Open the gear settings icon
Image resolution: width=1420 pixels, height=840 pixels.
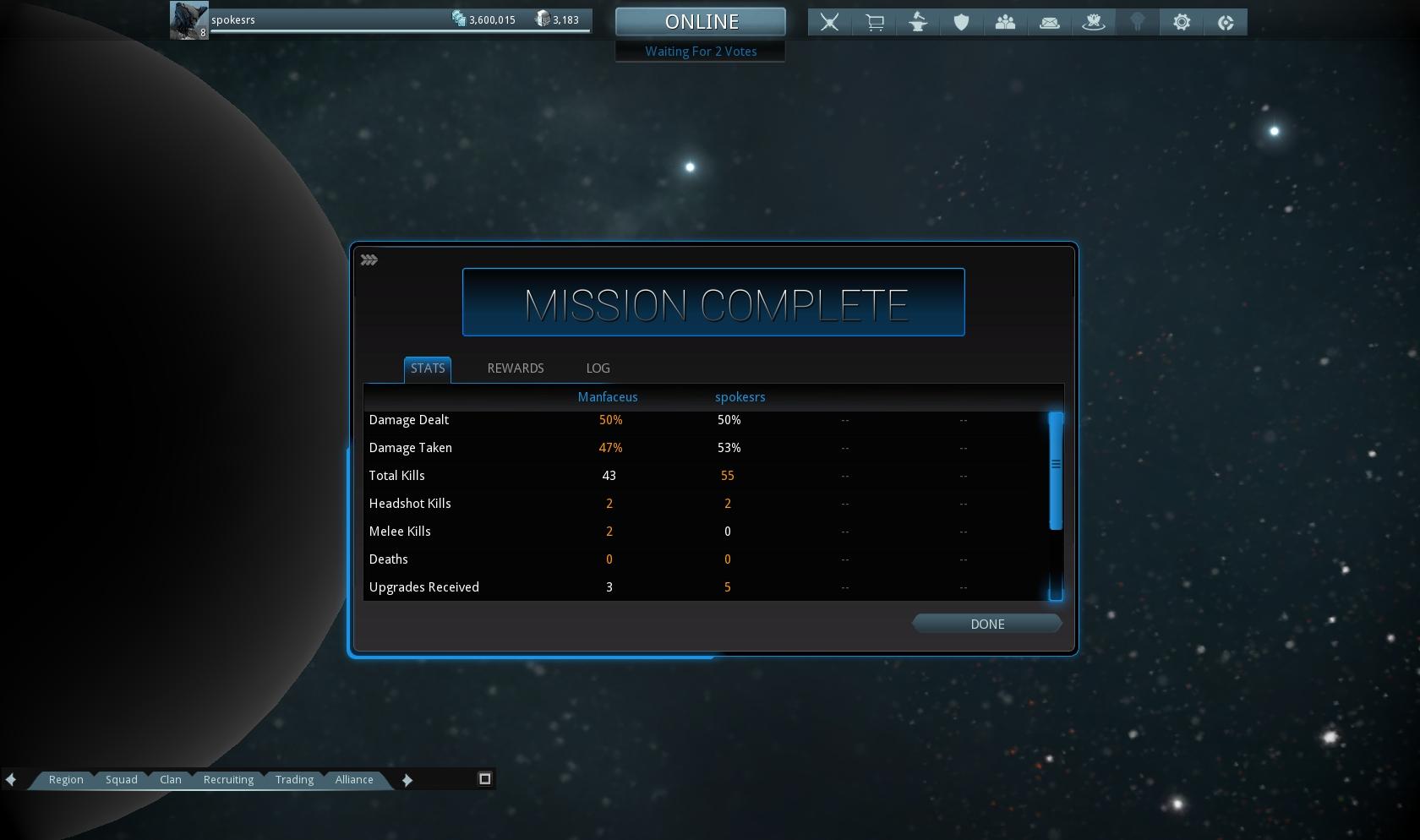point(1181,22)
